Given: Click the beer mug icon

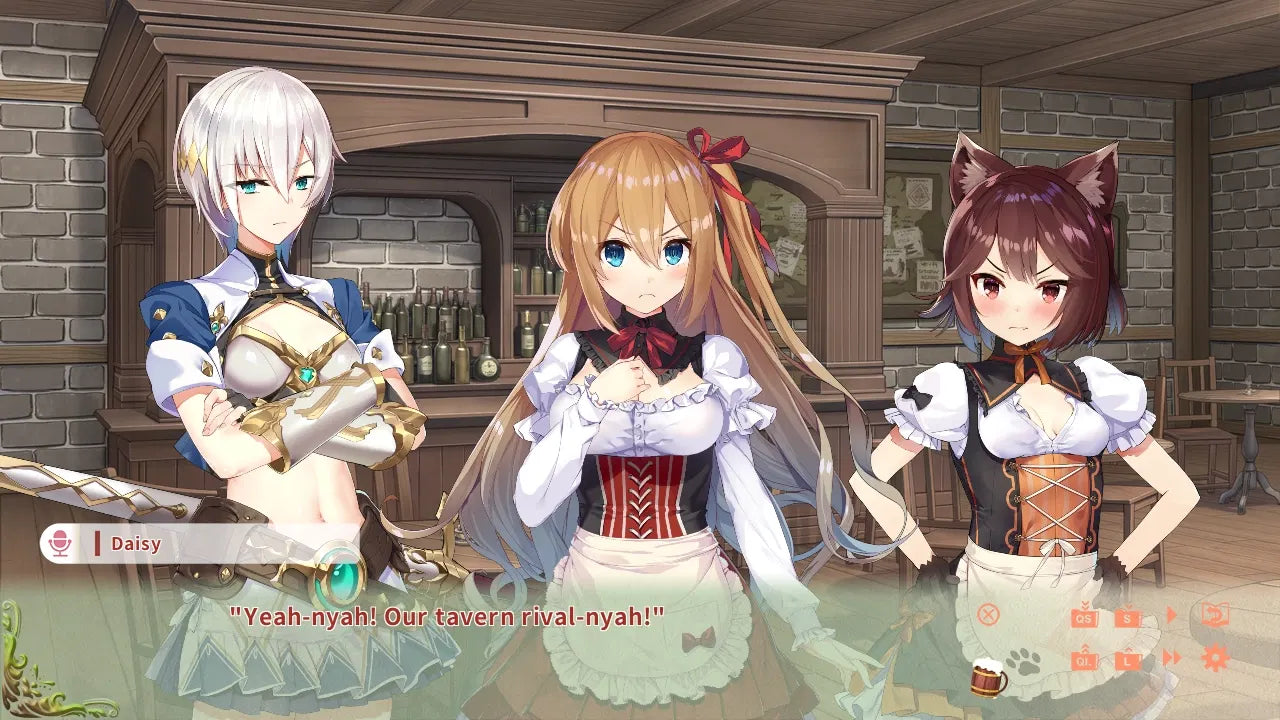Looking at the screenshot, I should (x=987, y=673).
